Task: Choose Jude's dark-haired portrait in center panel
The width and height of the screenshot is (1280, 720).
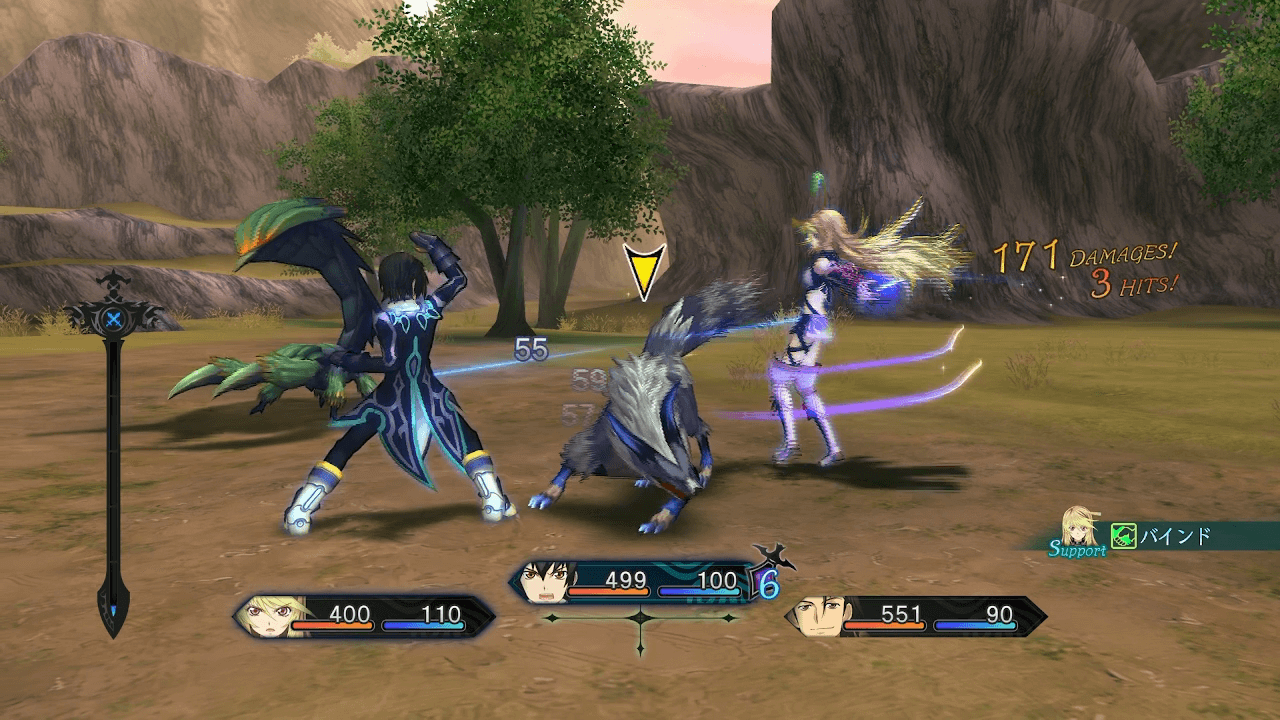Action: pyautogui.click(x=543, y=582)
